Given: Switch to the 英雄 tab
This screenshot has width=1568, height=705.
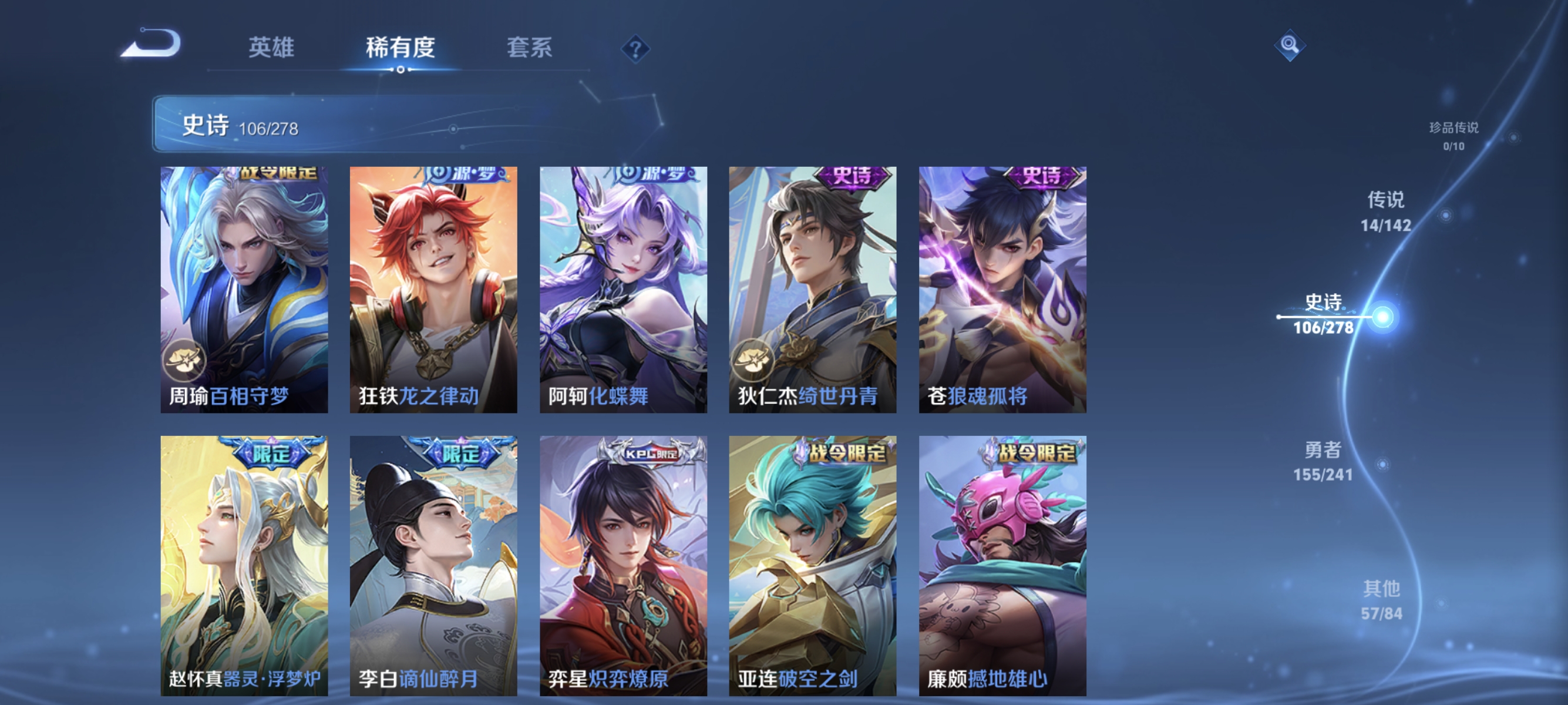Looking at the screenshot, I should pyautogui.click(x=271, y=48).
